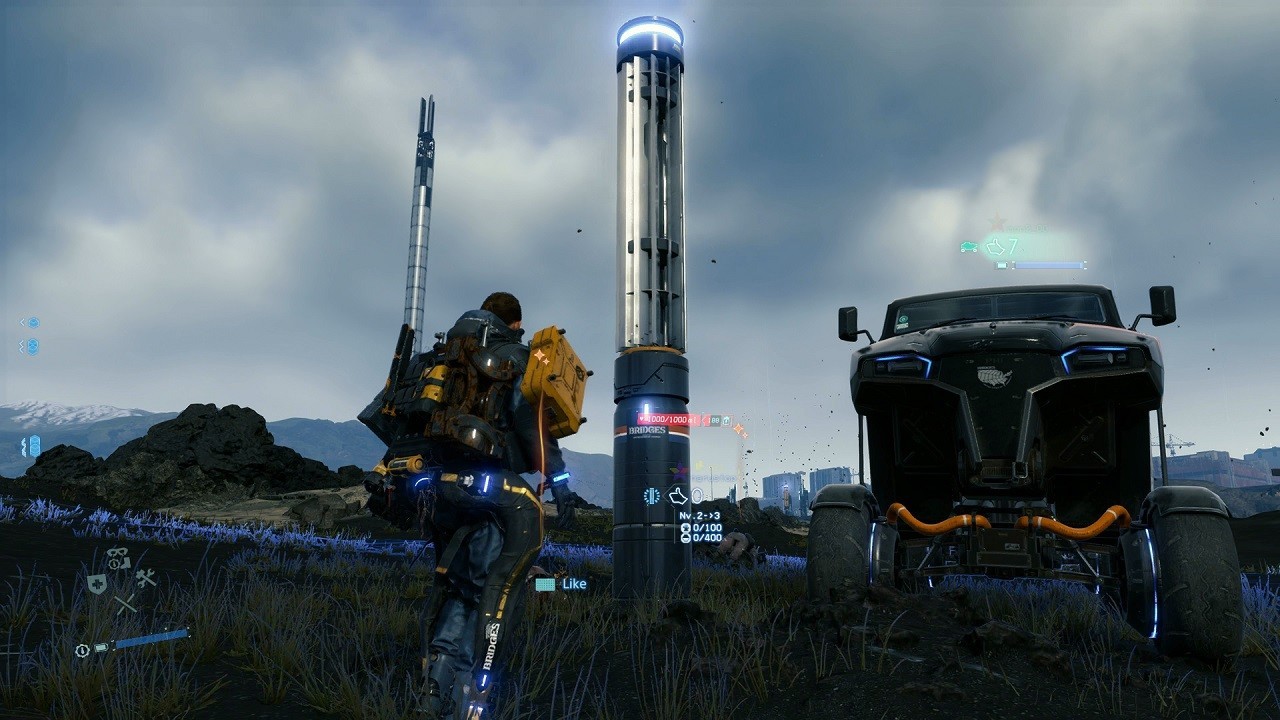1280x720 pixels.
Task: Click the crossed sticks icon near gear cluster
Action: pyautogui.click(x=125, y=603)
